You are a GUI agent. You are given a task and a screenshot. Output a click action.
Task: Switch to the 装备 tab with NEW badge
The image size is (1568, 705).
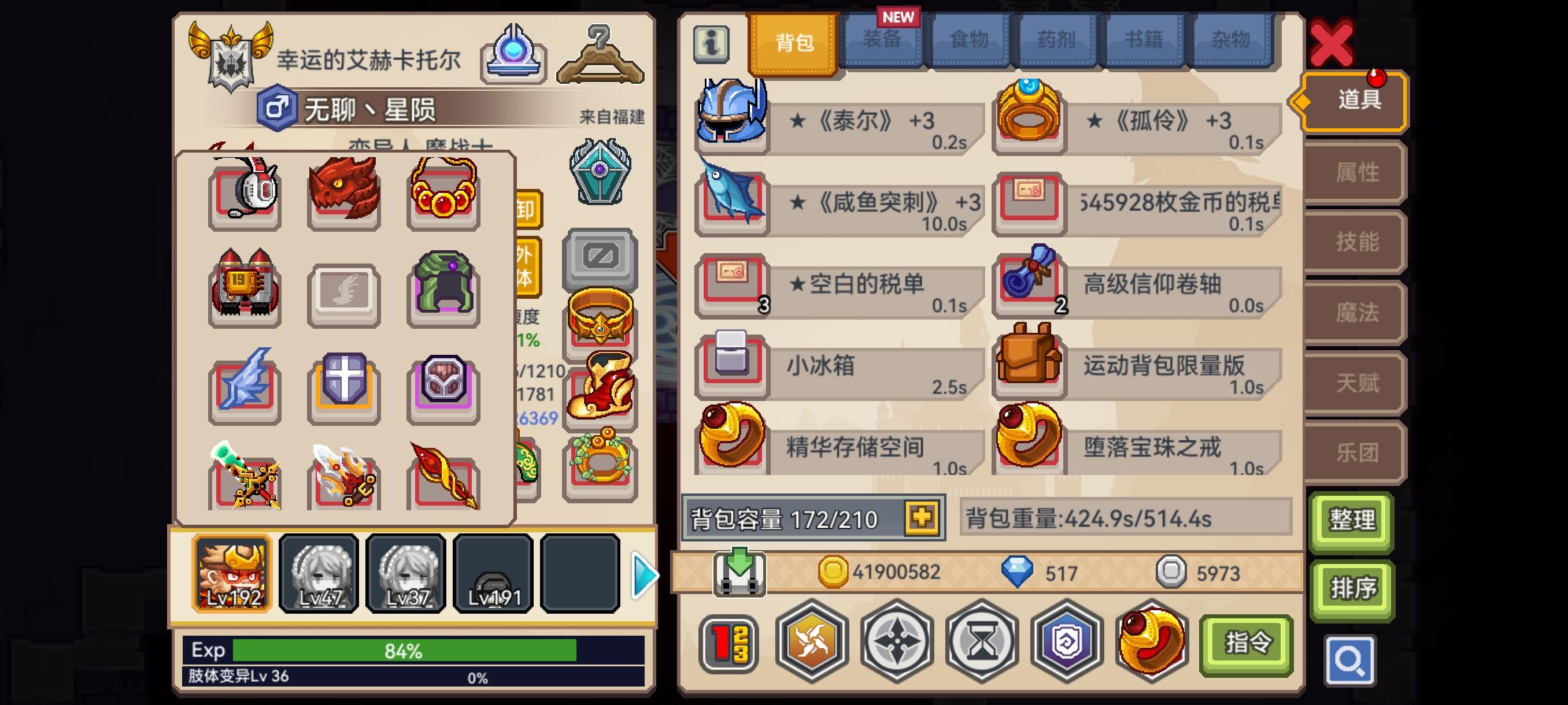coord(882,41)
